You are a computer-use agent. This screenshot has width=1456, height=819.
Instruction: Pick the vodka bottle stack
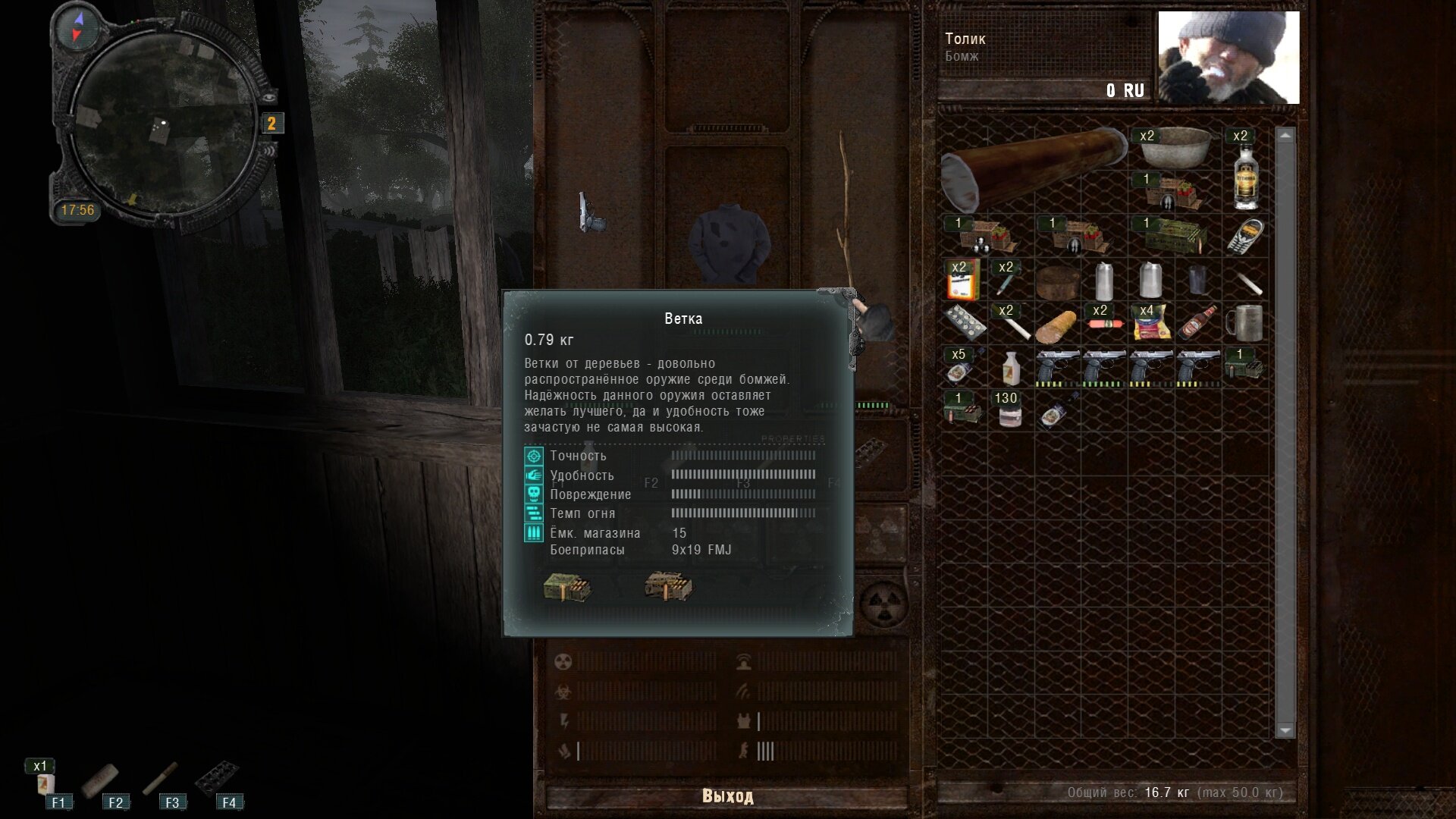(1245, 174)
